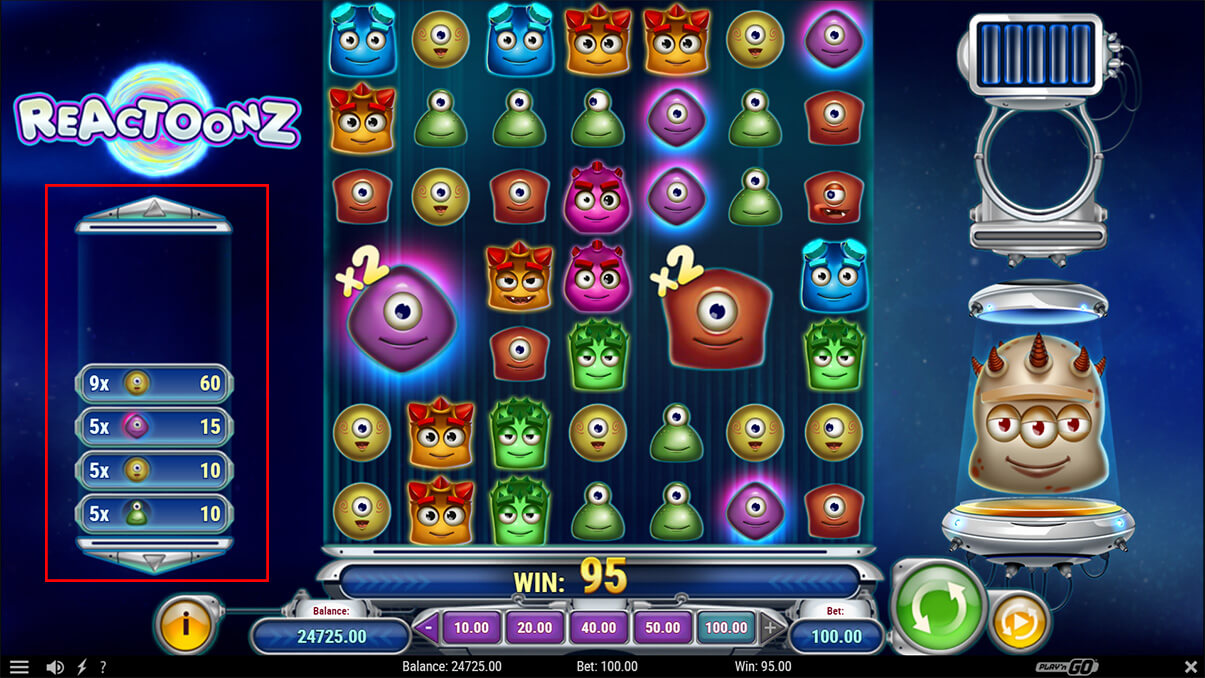Decrease the bet with the minus button
1205x678 pixels.
coord(429,628)
